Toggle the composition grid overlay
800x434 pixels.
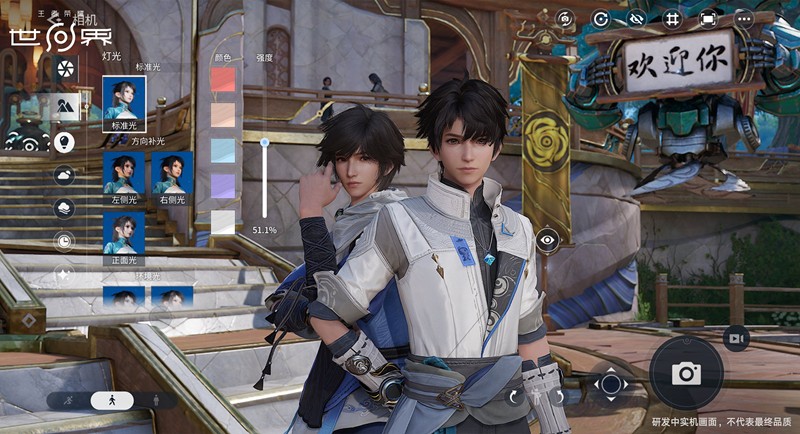(x=672, y=18)
